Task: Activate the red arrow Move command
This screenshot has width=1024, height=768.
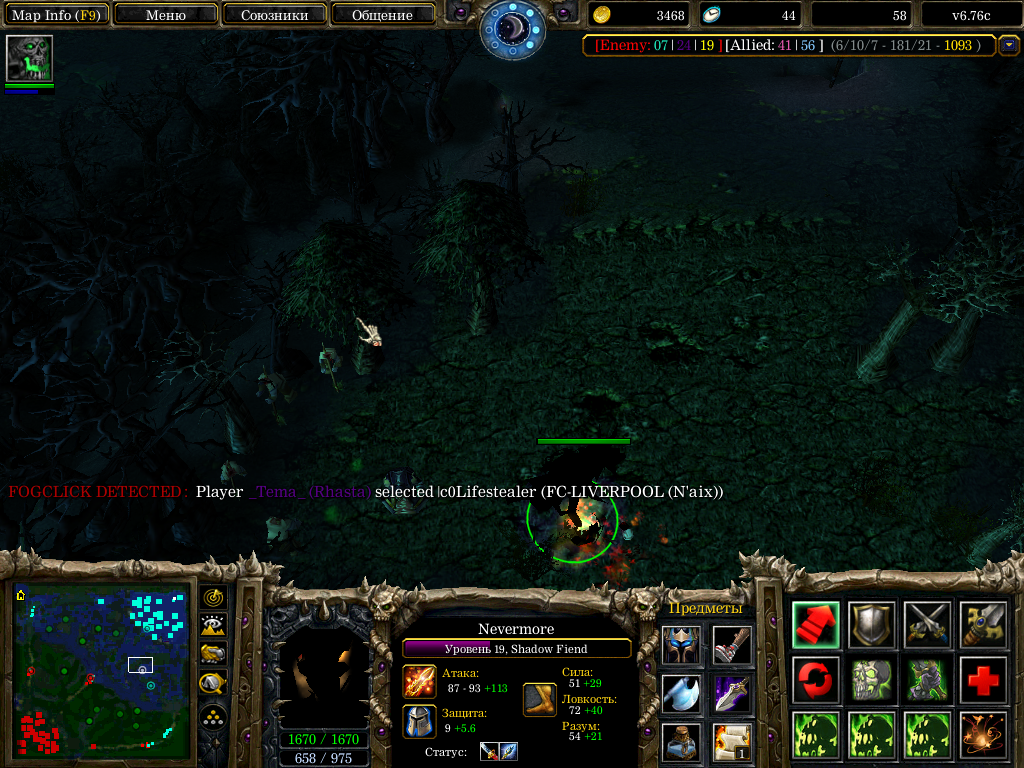Action: pos(816,625)
